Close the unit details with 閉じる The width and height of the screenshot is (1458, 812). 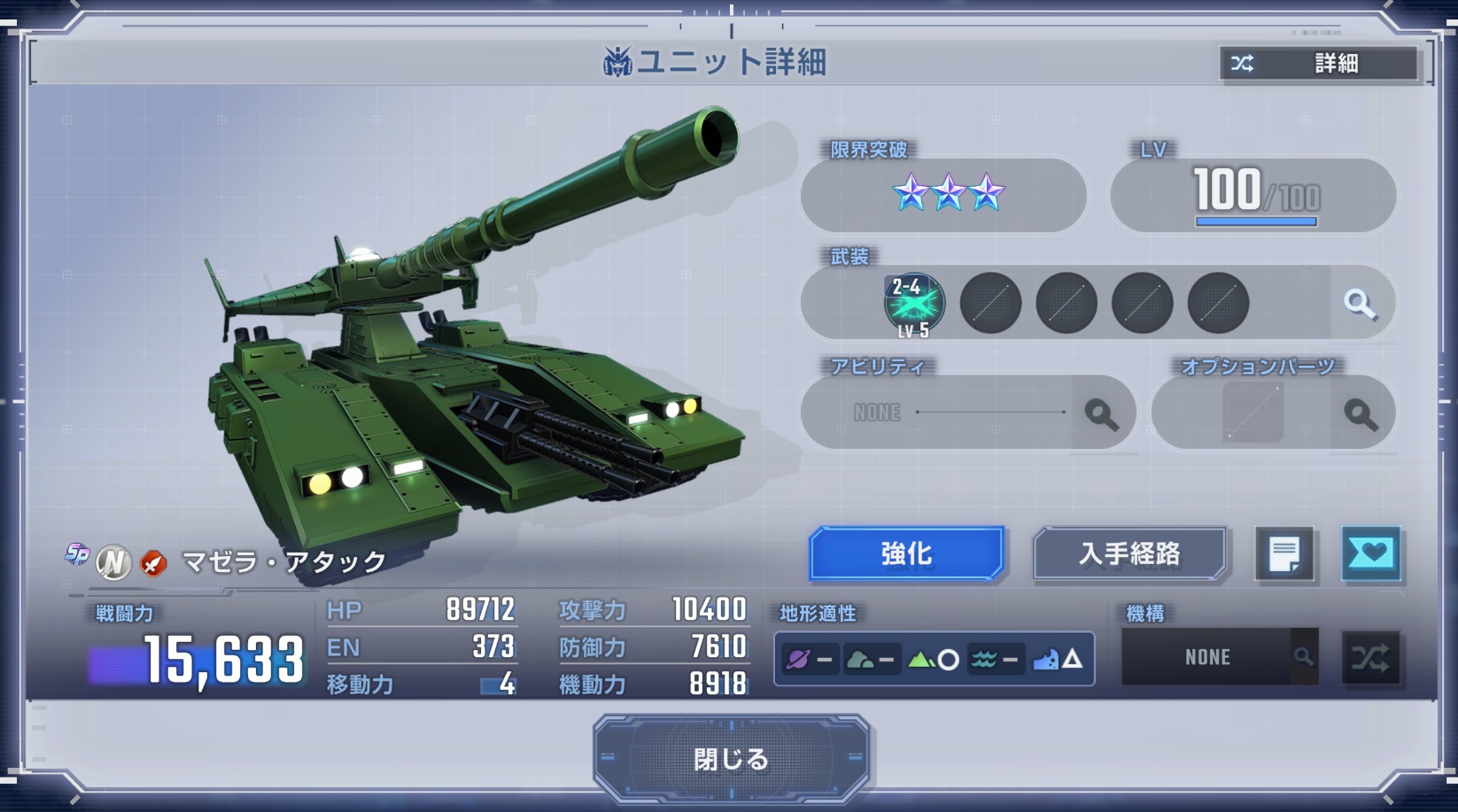[x=731, y=759]
